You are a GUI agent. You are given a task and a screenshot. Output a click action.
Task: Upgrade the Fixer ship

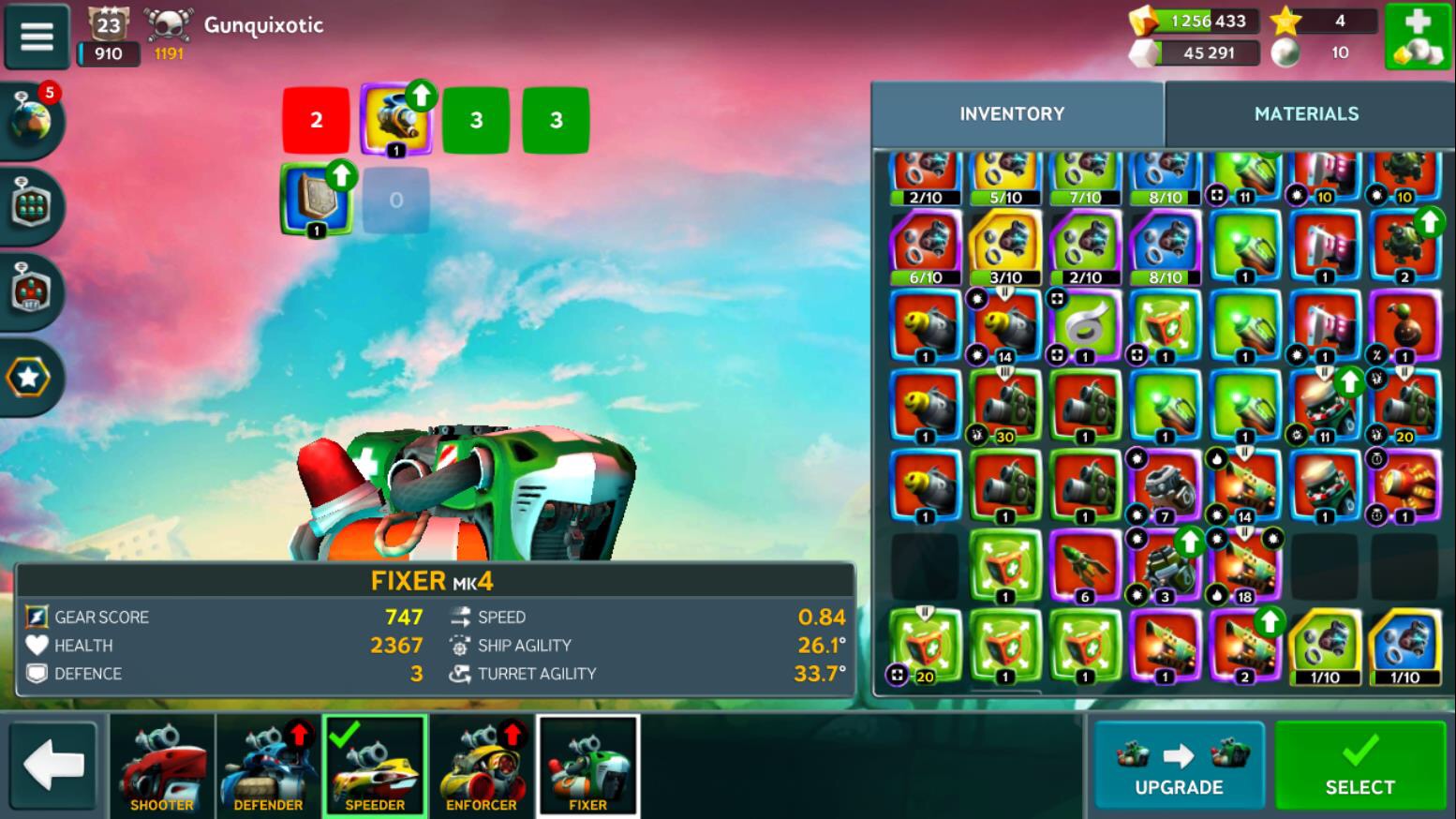(1179, 764)
